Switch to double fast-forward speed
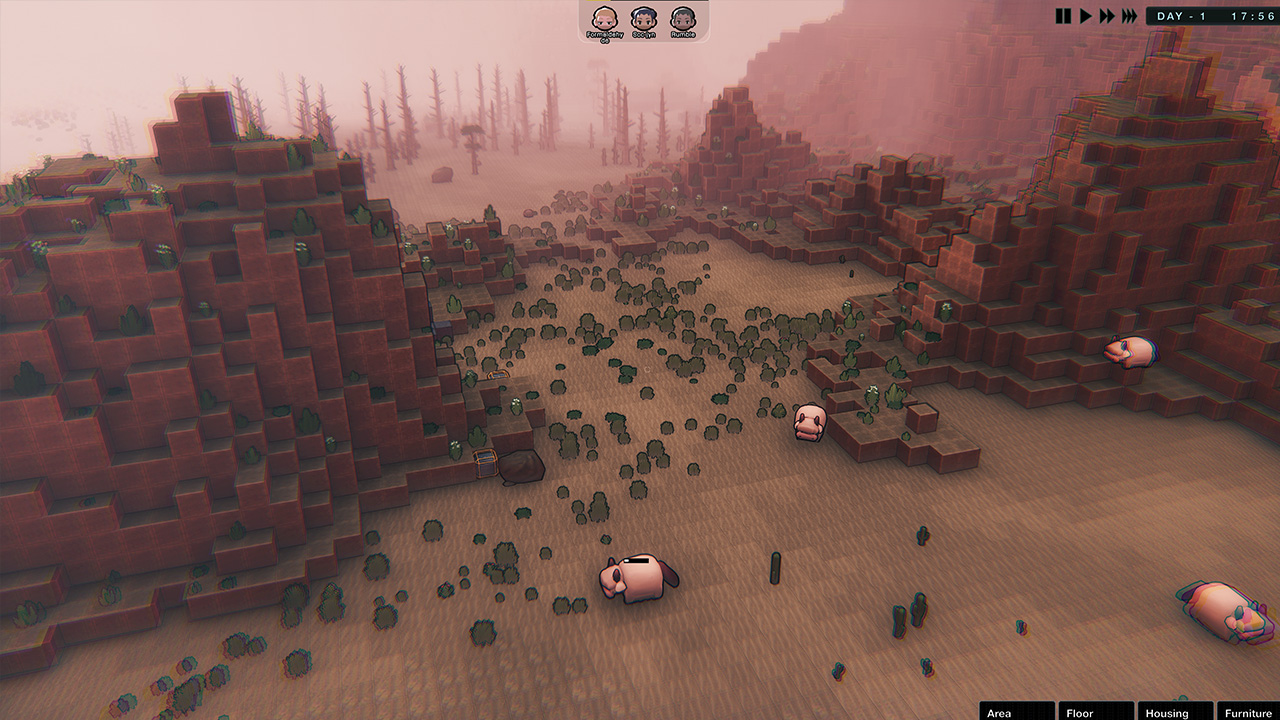Image resolution: width=1280 pixels, height=720 pixels. [x=1107, y=16]
